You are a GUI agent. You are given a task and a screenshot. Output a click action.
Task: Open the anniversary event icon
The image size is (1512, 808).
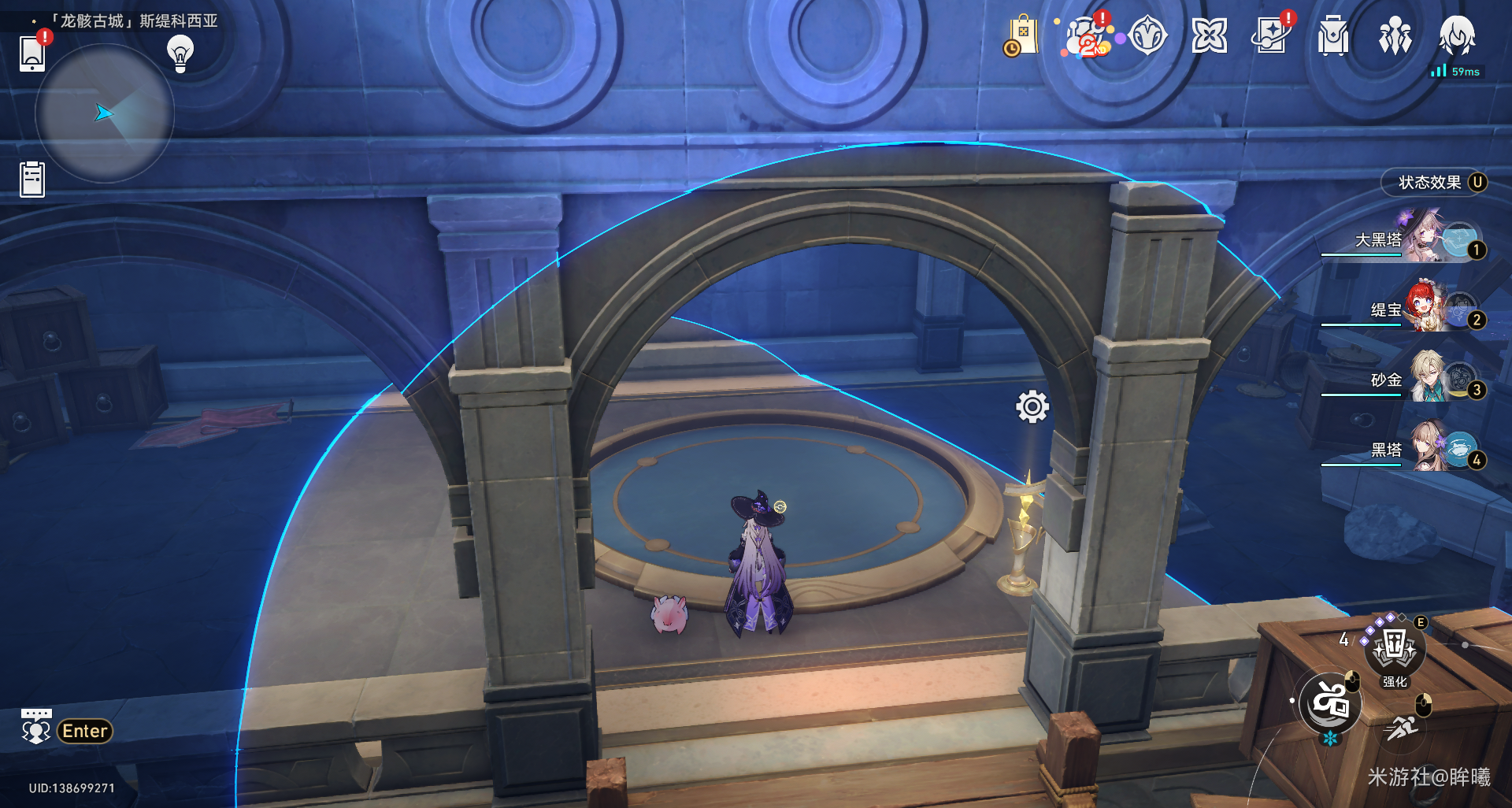pyautogui.click(x=1086, y=36)
